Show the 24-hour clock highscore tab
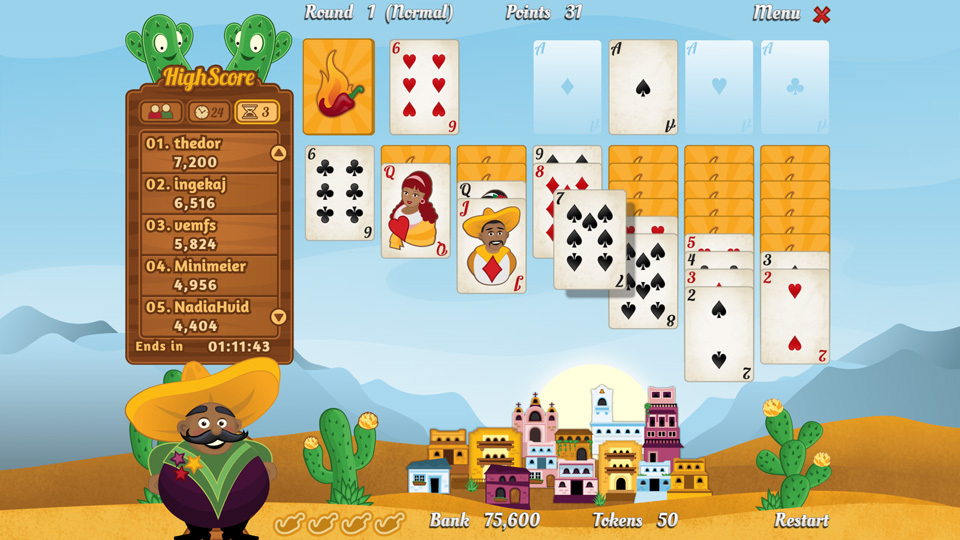The width and height of the screenshot is (960, 540). (x=209, y=112)
